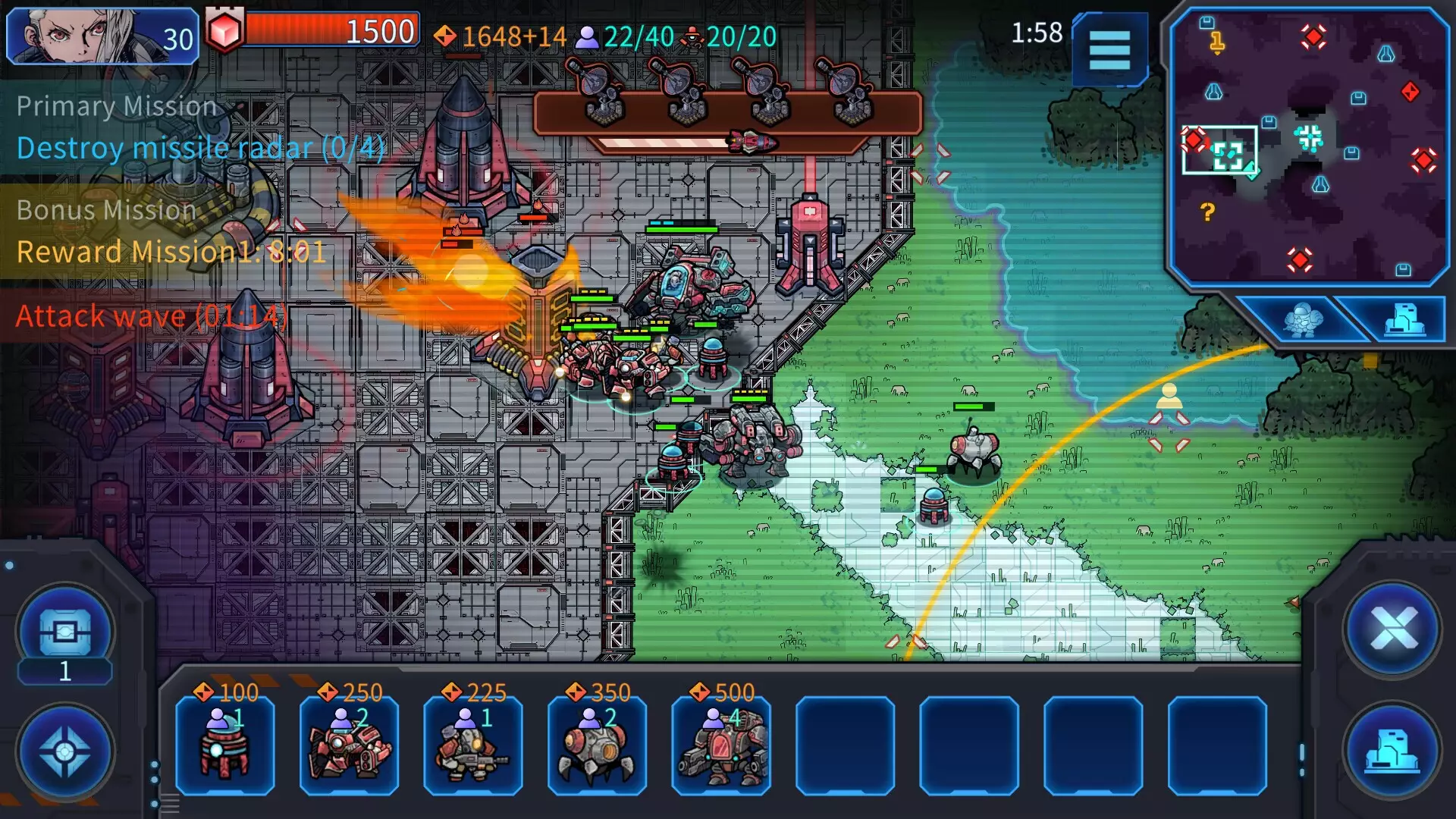
Task: Click the crosshair target button
Action: pyautogui.click(x=65, y=752)
